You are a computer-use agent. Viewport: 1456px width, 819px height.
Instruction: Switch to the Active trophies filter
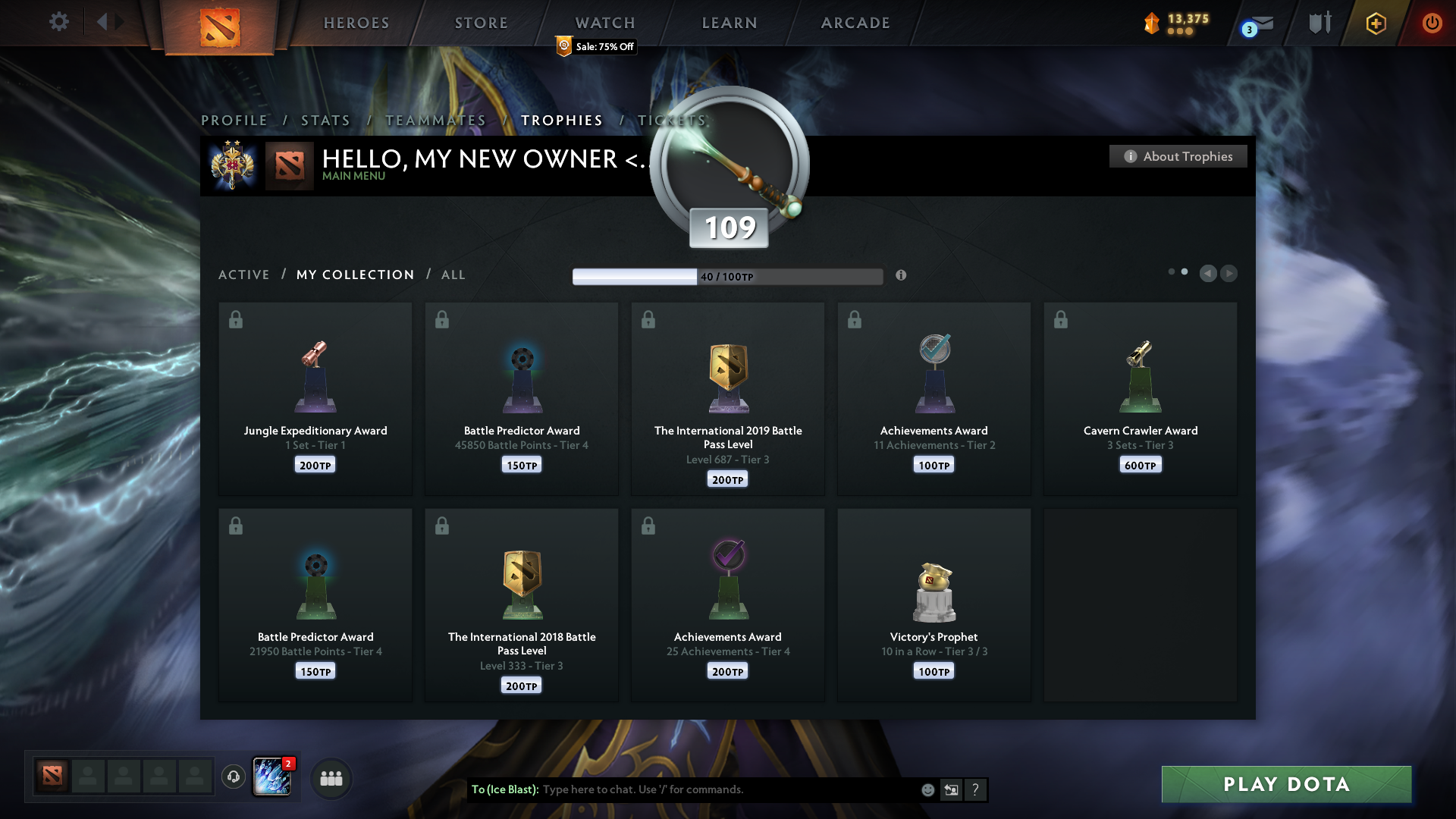point(244,275)
